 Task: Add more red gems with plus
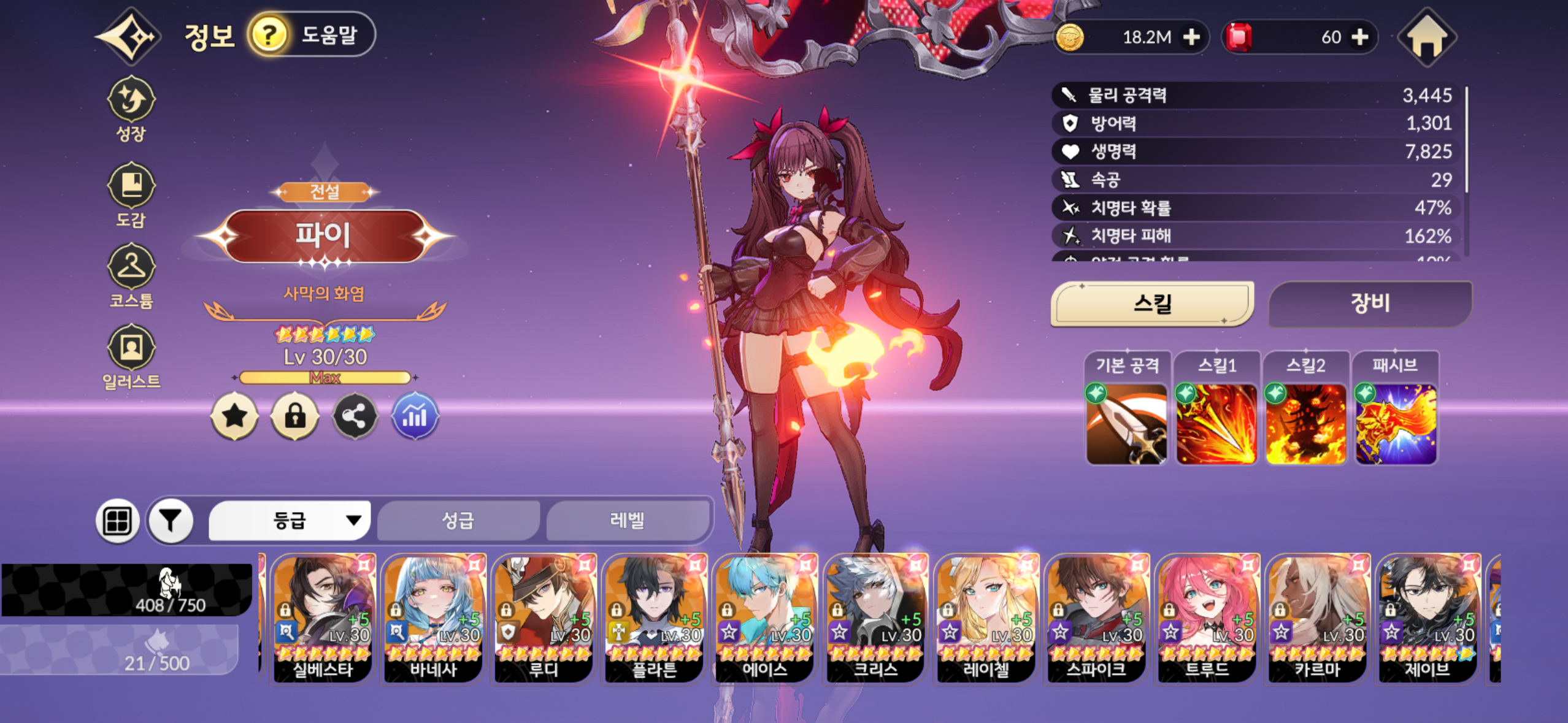click(1360, 37)
